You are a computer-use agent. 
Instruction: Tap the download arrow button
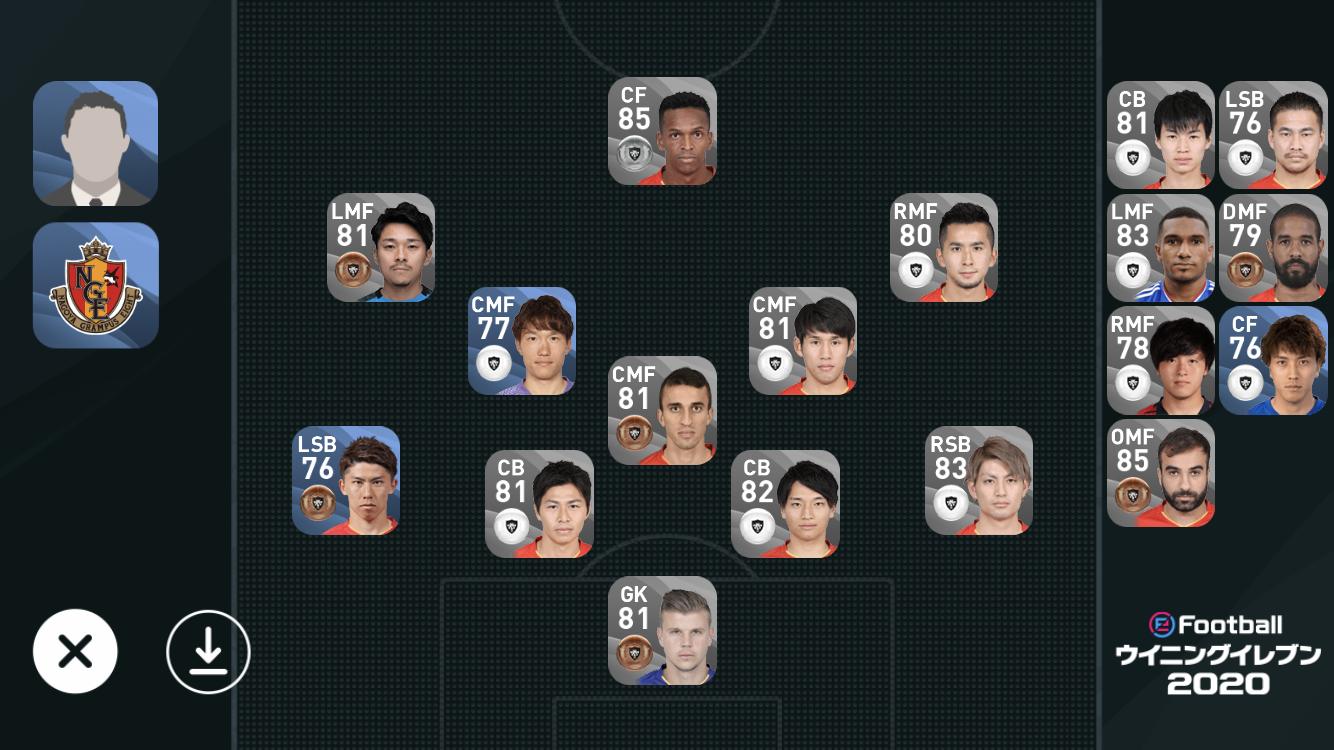pyautogui.click(x=208, y=652)
